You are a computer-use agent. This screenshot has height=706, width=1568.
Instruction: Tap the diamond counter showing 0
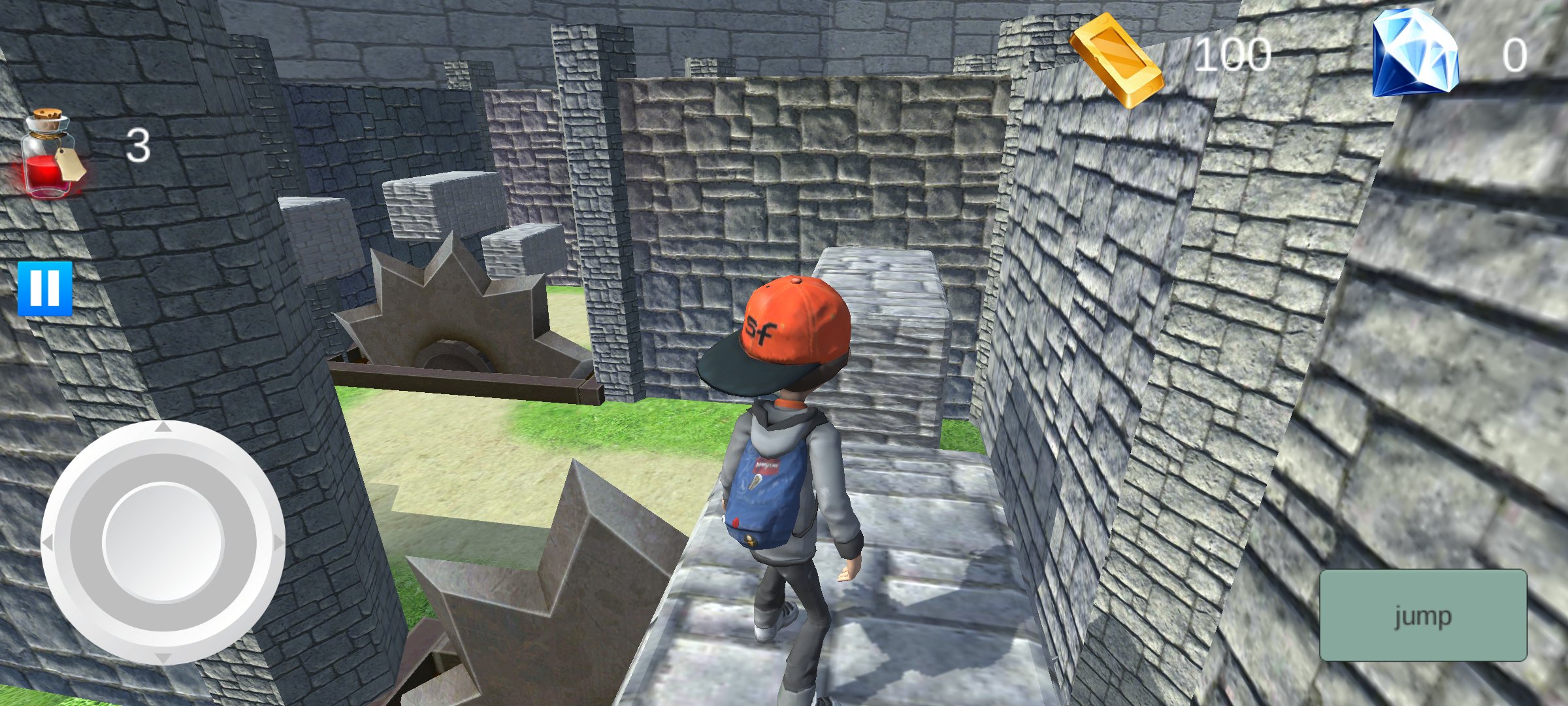point(1516,56)
